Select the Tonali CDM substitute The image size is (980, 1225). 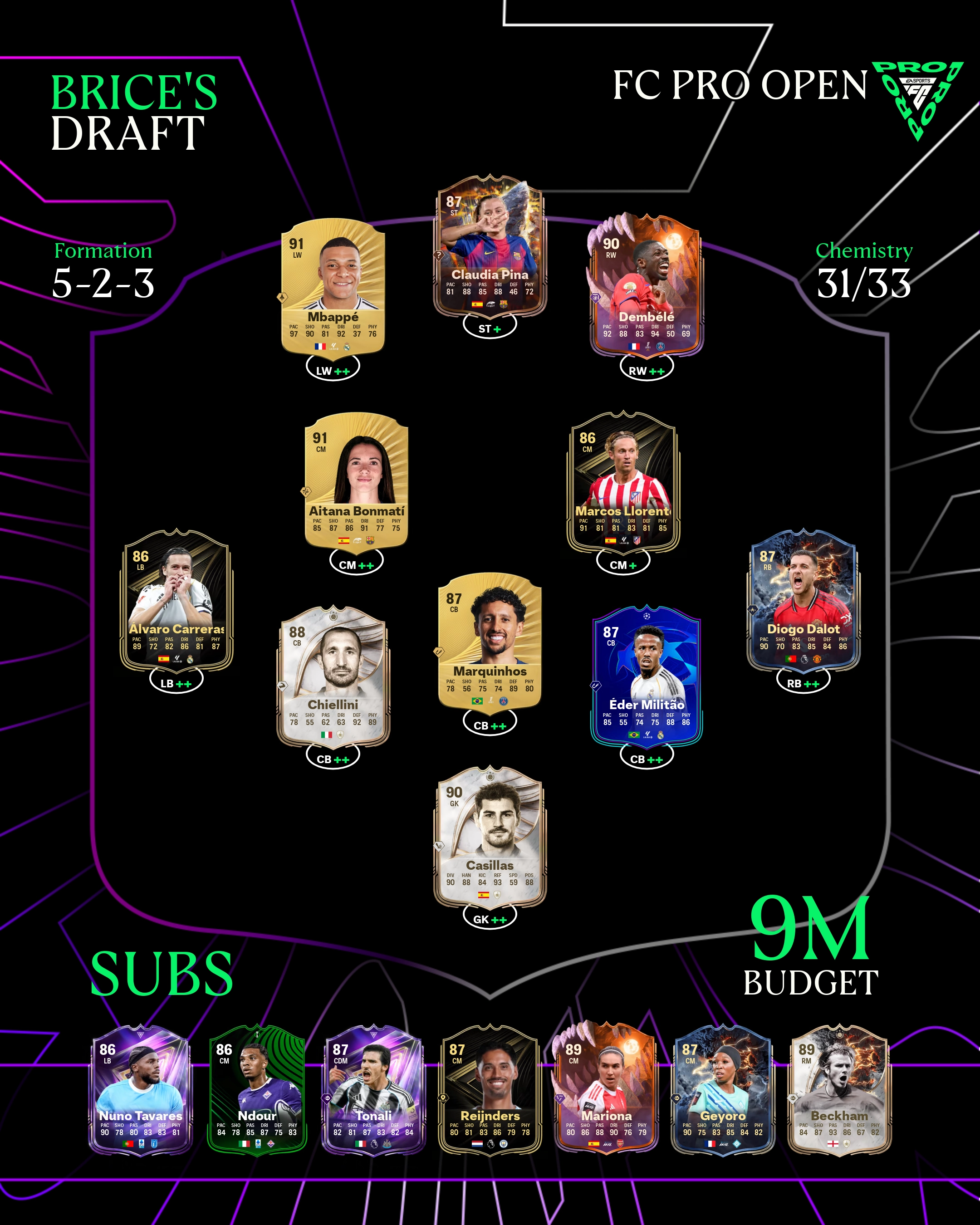[x=374, y=1091]
